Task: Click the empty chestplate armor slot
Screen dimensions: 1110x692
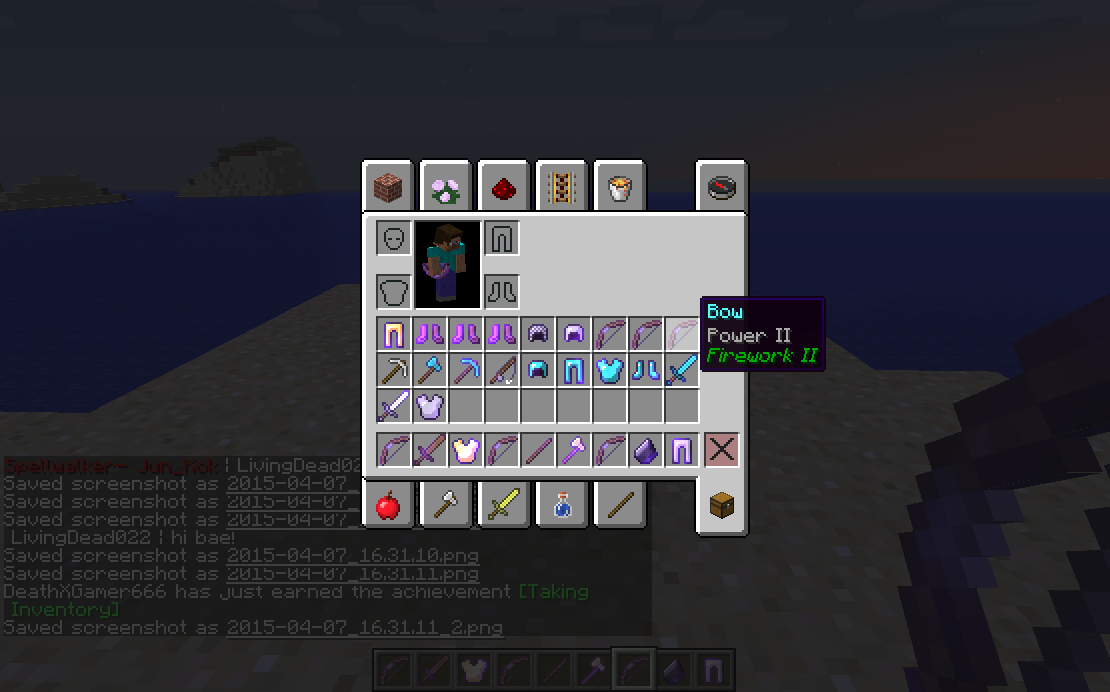Action: click(394, 292)
